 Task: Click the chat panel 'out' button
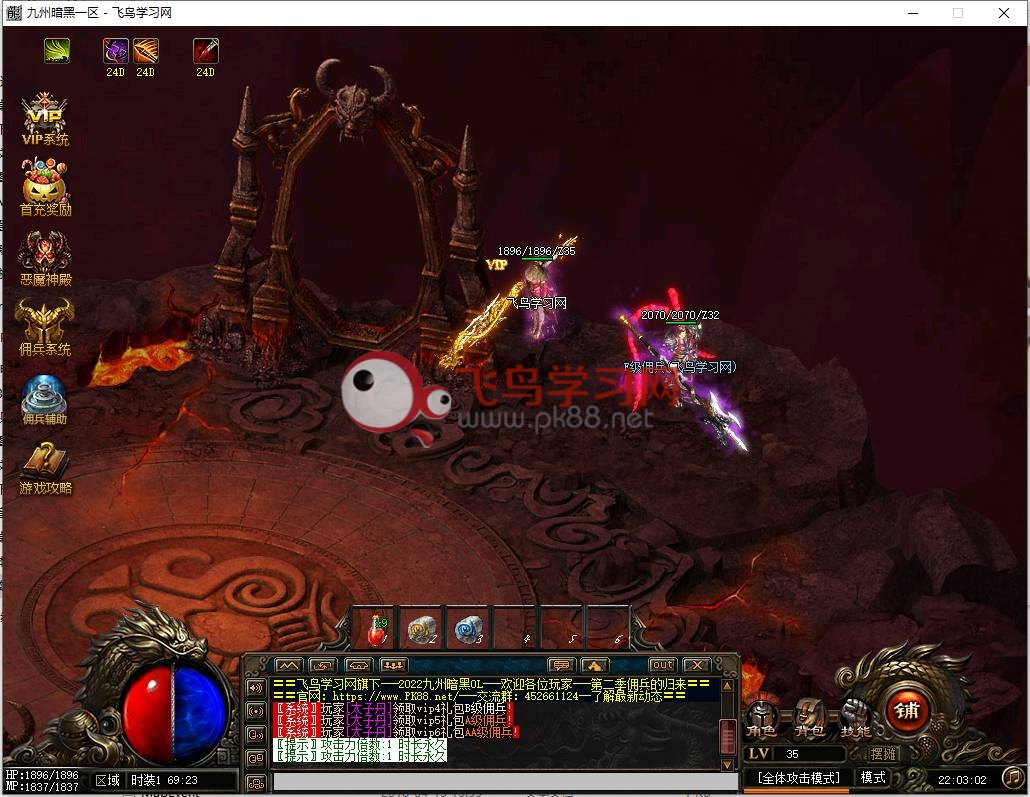pyautogui.click(x=662, y=665)
